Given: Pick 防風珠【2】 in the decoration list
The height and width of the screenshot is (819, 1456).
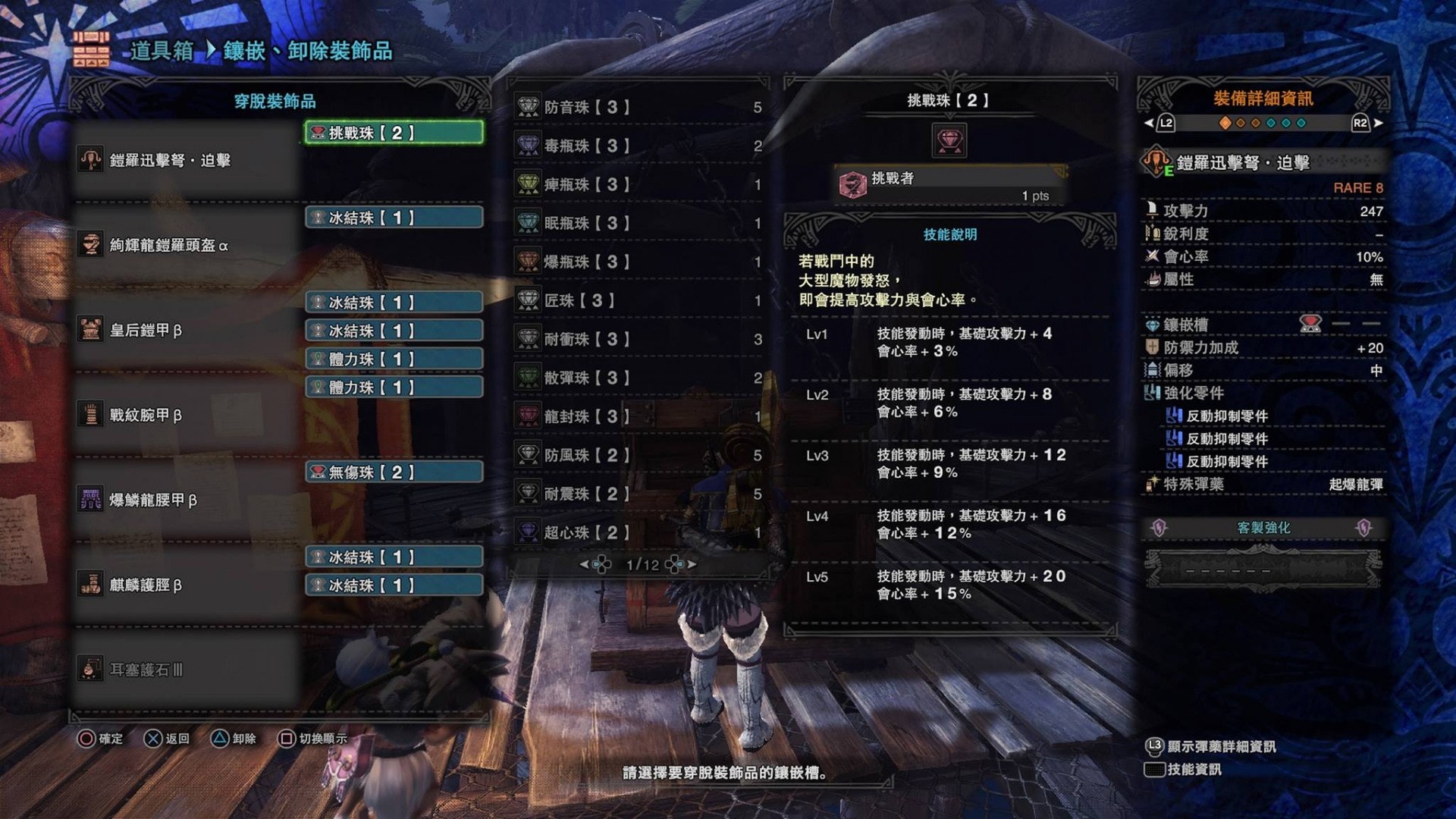Looking at the screenshot, I should pyautogui.click(x=637, y=456).
